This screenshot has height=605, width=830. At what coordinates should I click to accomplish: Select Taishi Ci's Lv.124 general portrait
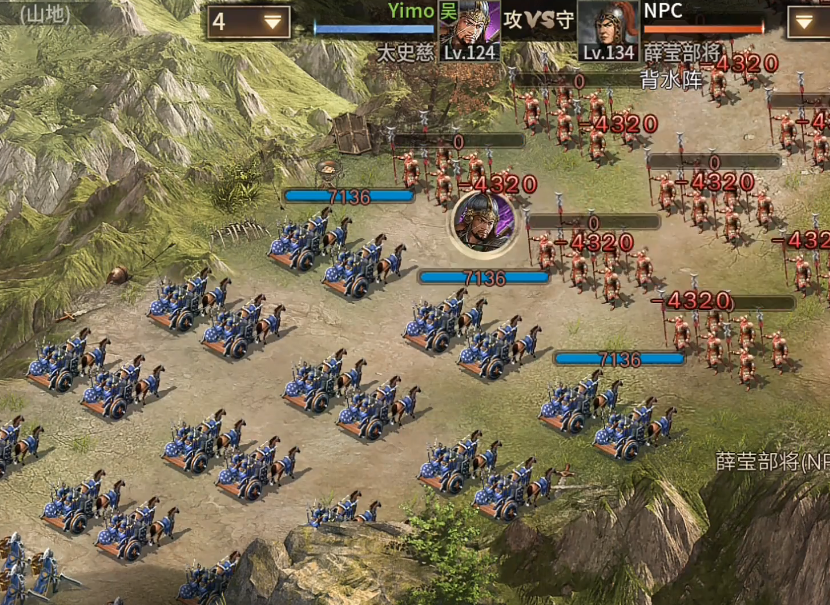[x=469, y=30]
